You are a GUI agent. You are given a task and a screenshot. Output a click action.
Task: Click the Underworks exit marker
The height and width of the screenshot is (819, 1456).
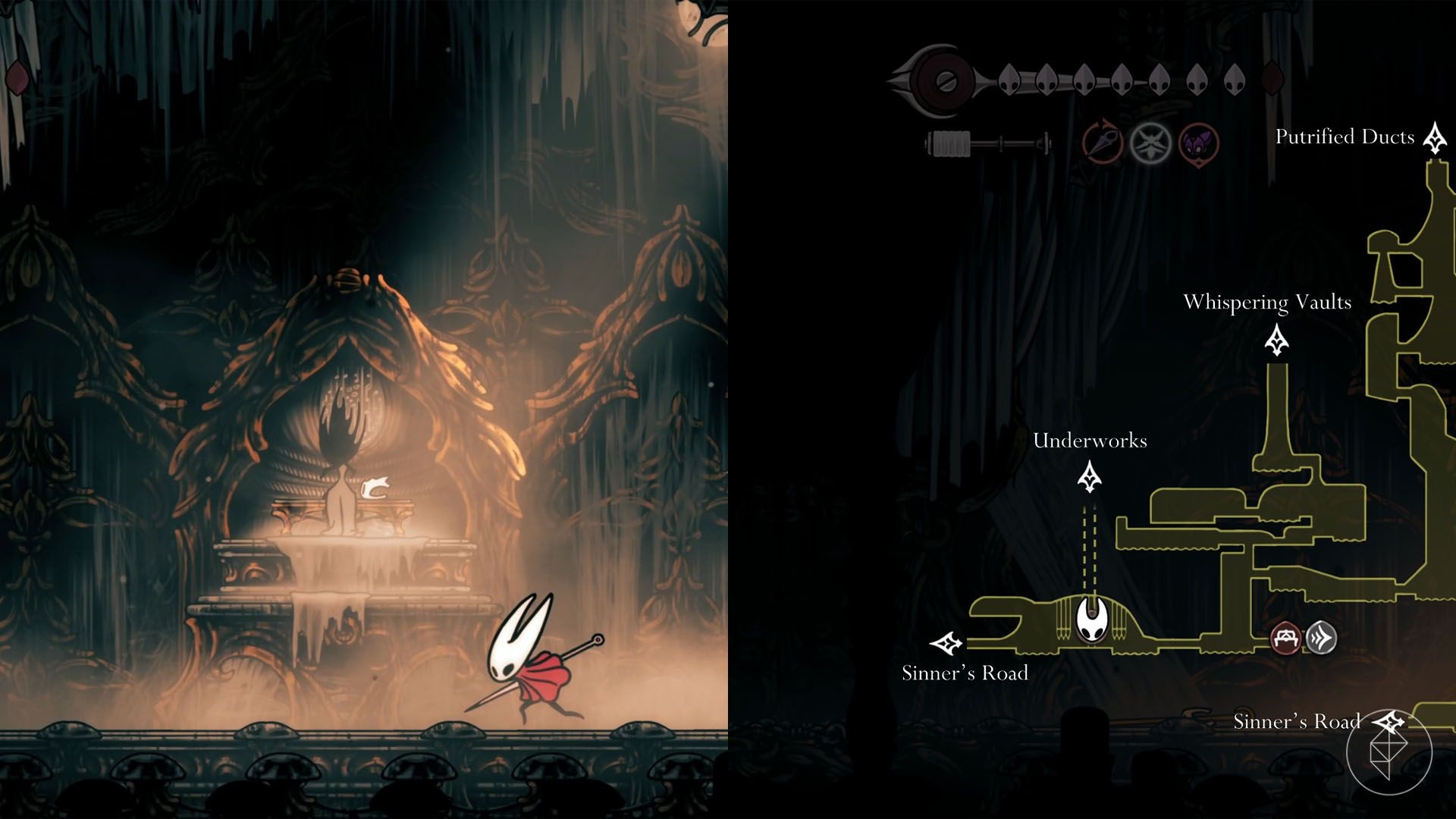1090,477
